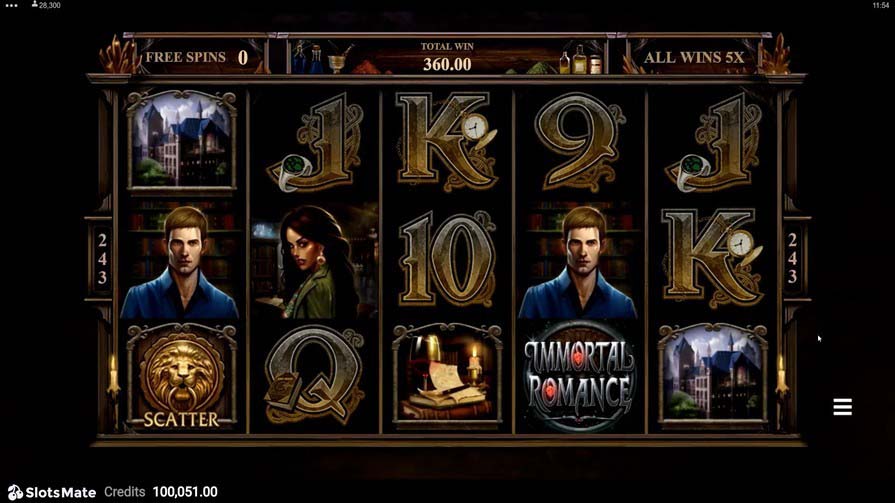Viewport: 895px width, 503px height.
Task: Open the hamburger menu icon
Action: [842, 407]
